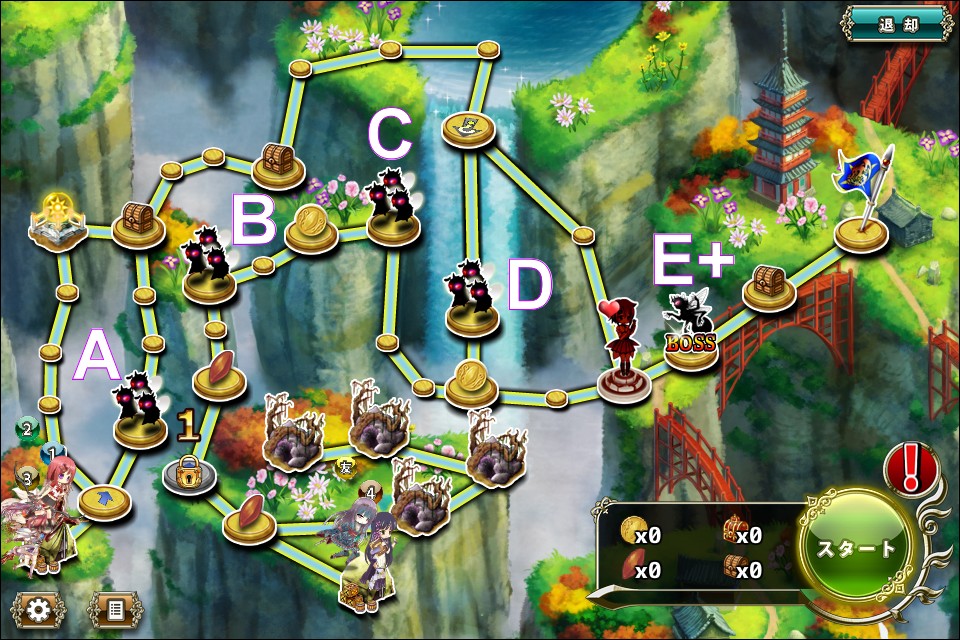The height and width of the screenshot is (640, 960).
Task: Select the blue arrow starting node
Action: pos(105,499)
